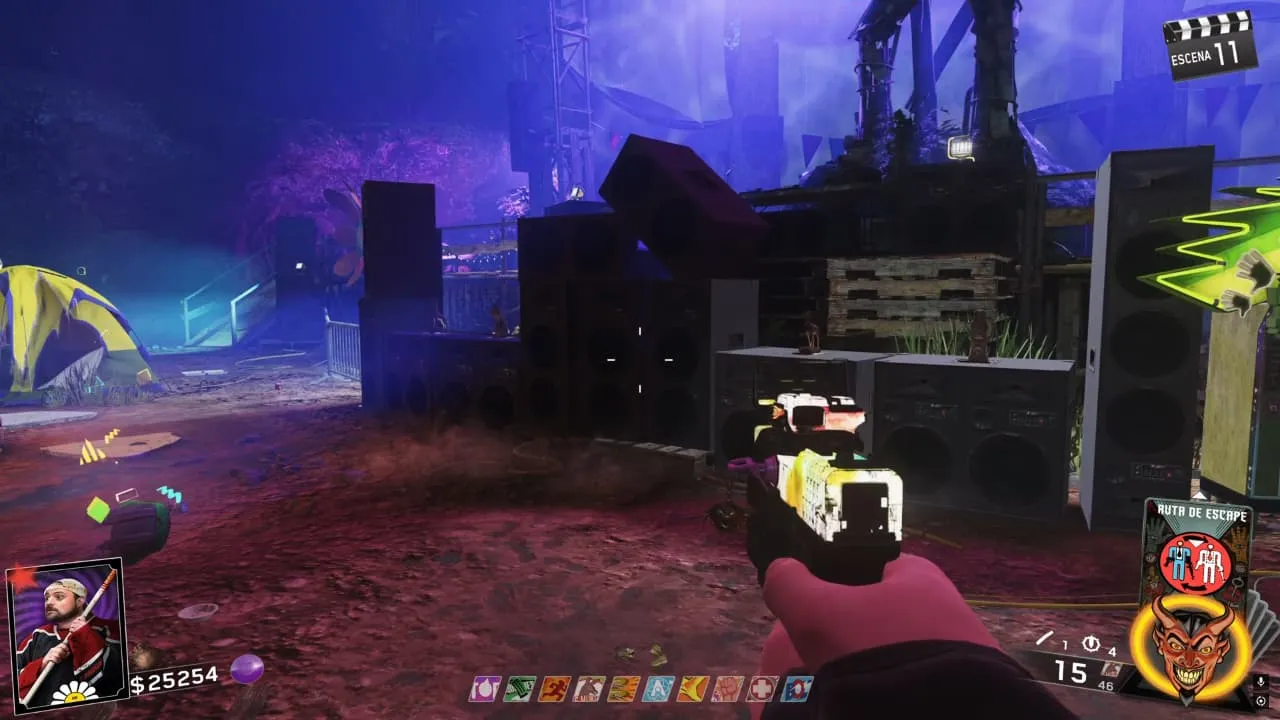Select the Ruta de Escape card

click(x=1196, y=544)
